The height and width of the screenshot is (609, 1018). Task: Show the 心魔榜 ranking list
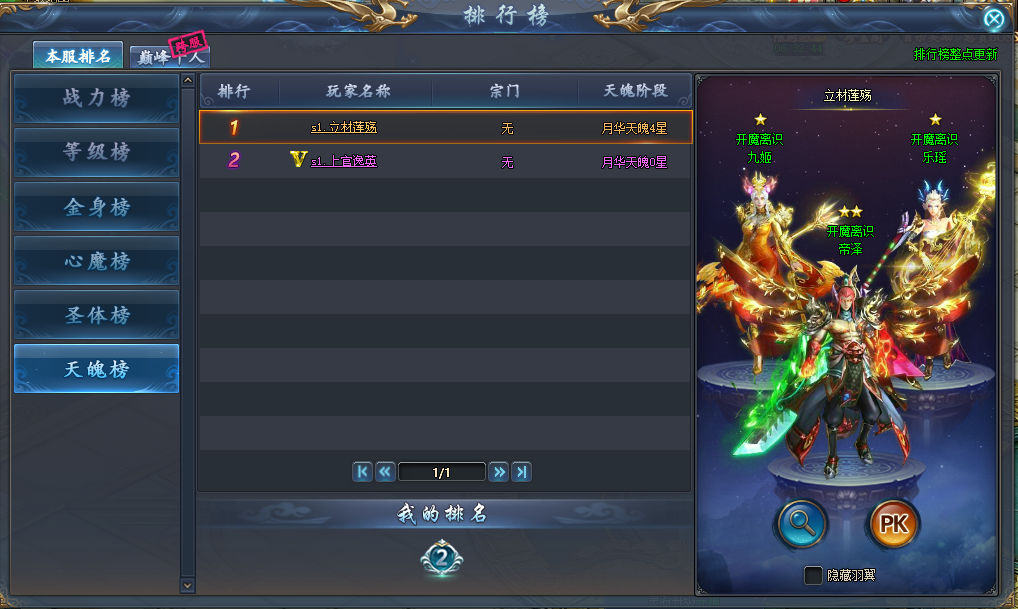pyautogui.click(x=97, y=261)
